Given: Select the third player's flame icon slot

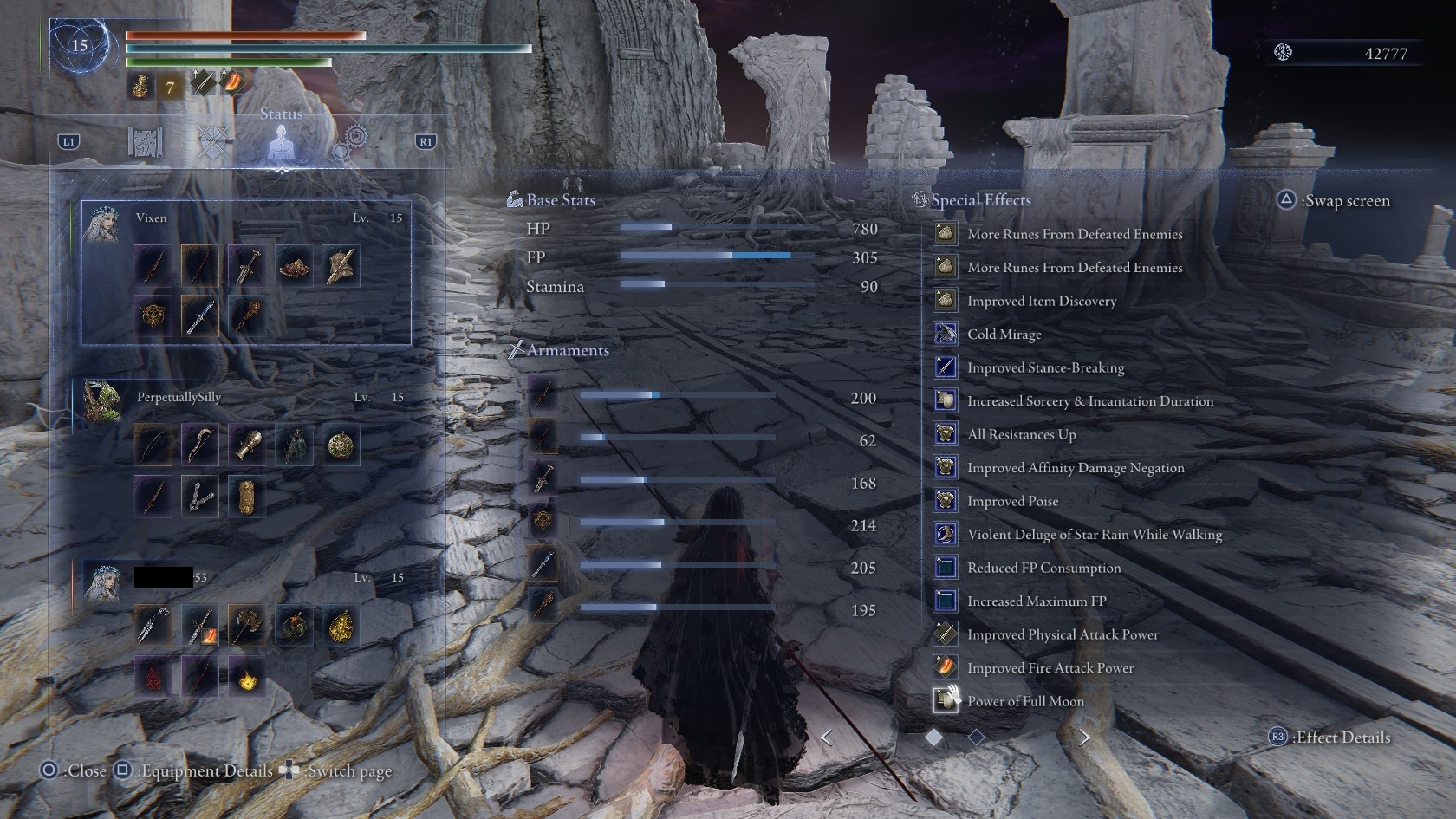Looking at the screenshot, I should (x=247, y=677).
